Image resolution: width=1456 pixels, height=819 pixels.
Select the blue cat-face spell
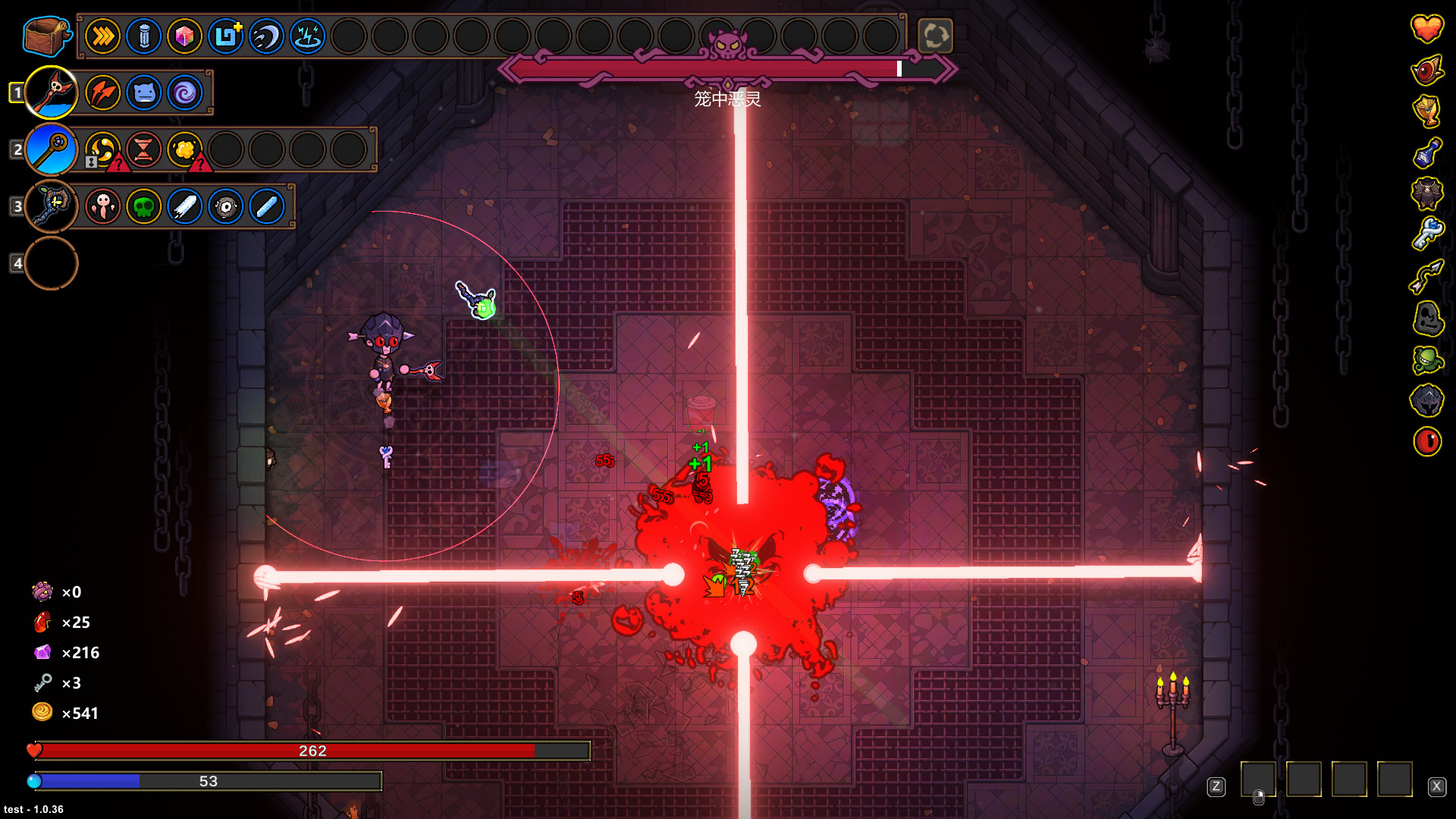(143, 93)
